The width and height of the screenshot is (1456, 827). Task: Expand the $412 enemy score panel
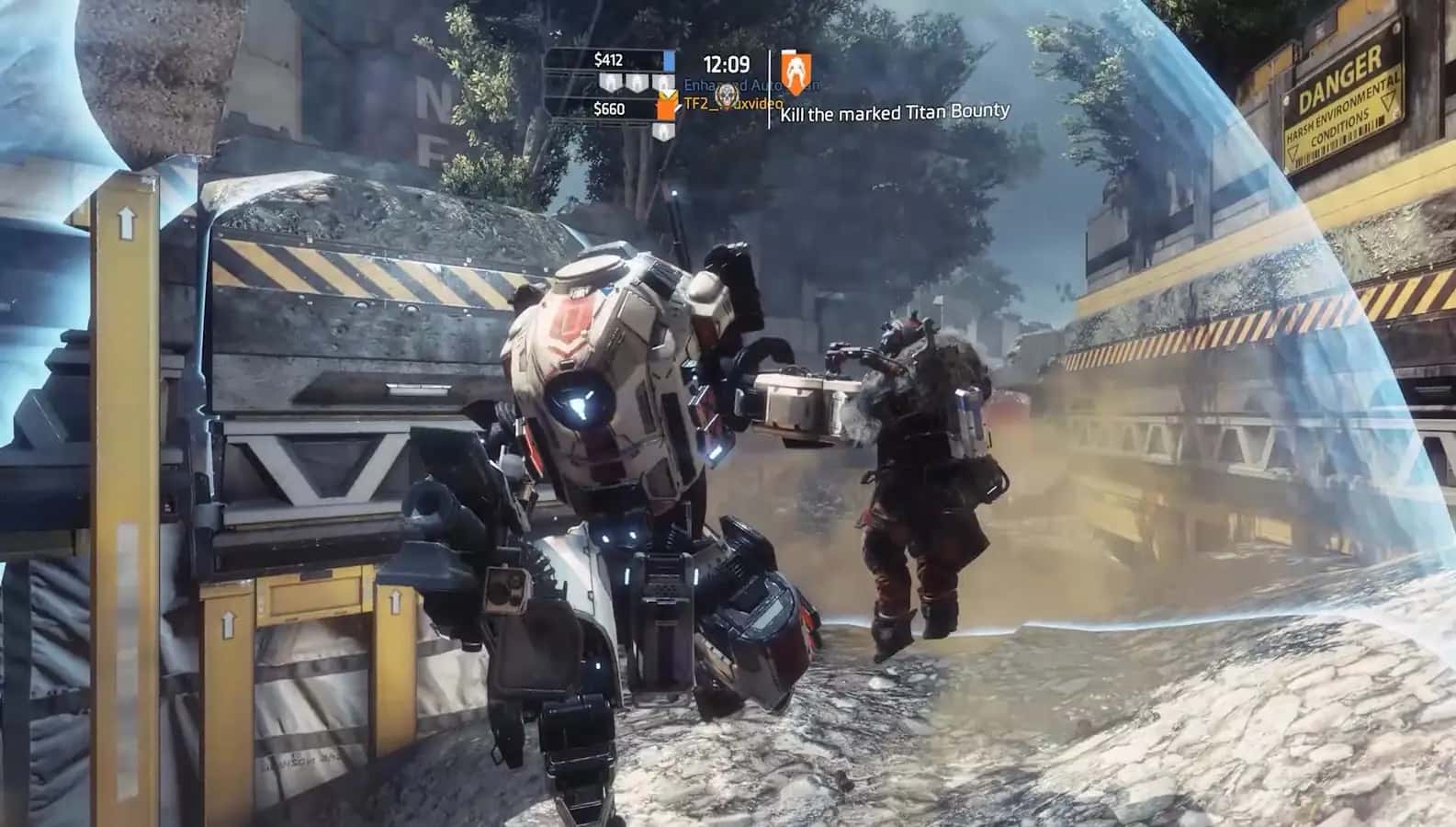[x=609, y=61]
